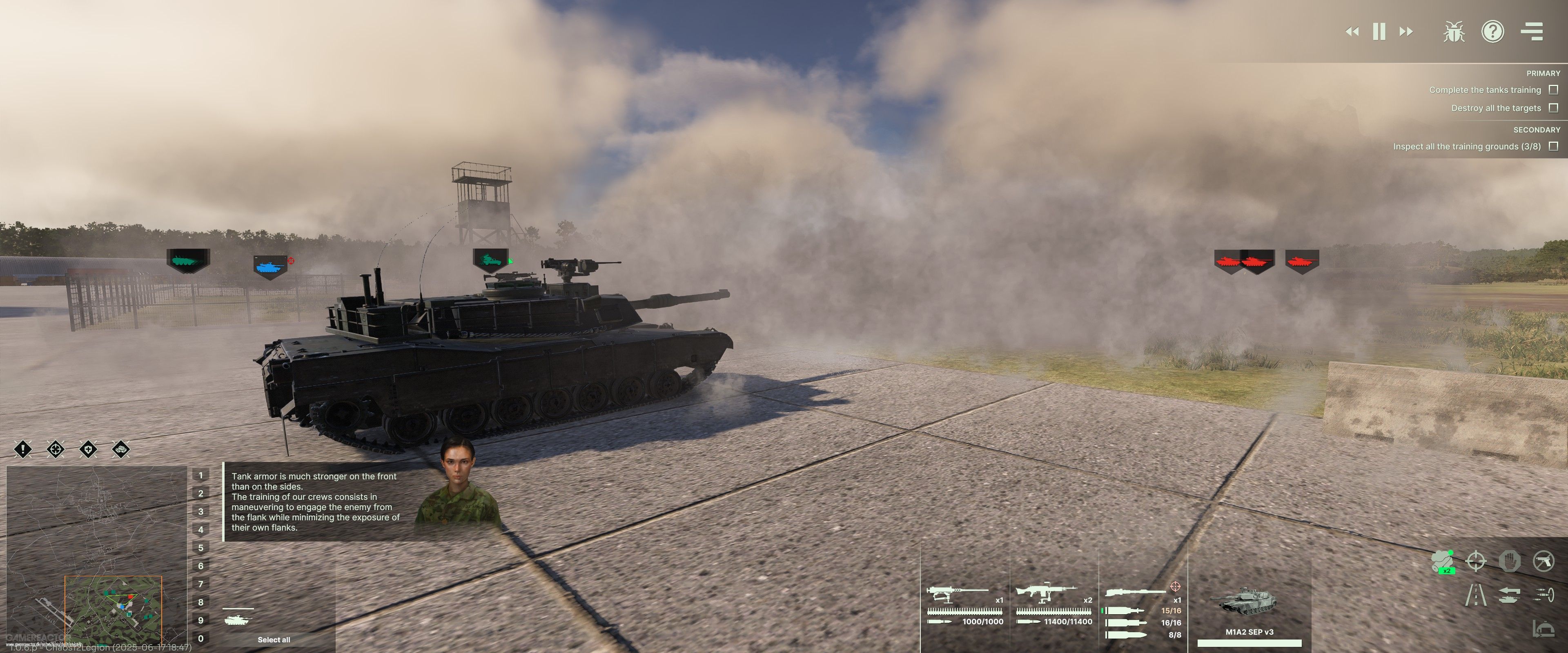
Task: Click the supply crates diamond icon
Action: pos(121,450)
